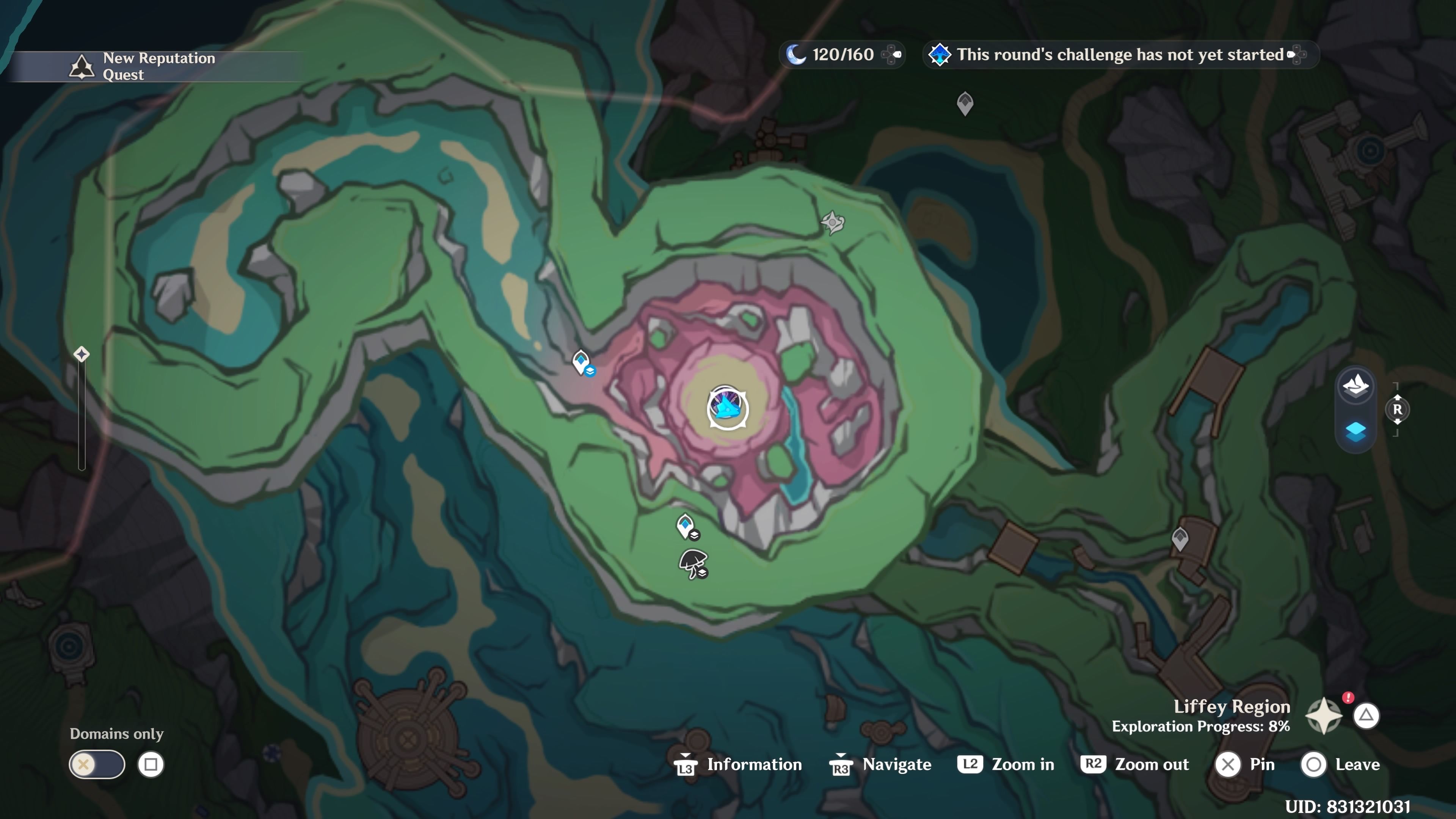Open the four-pointed star region menu

click(1324, 716)
